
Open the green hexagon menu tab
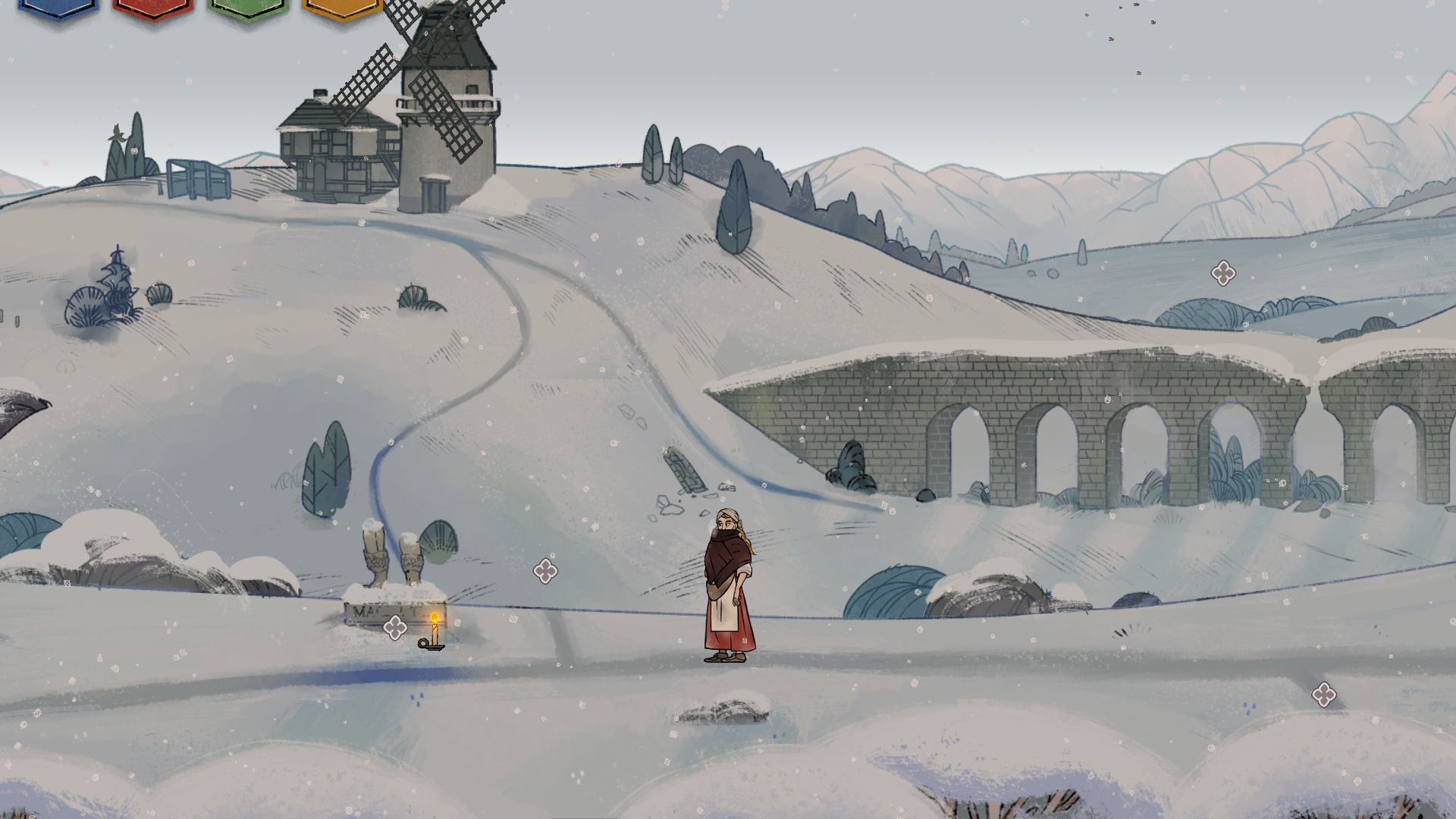coord(248,8)
